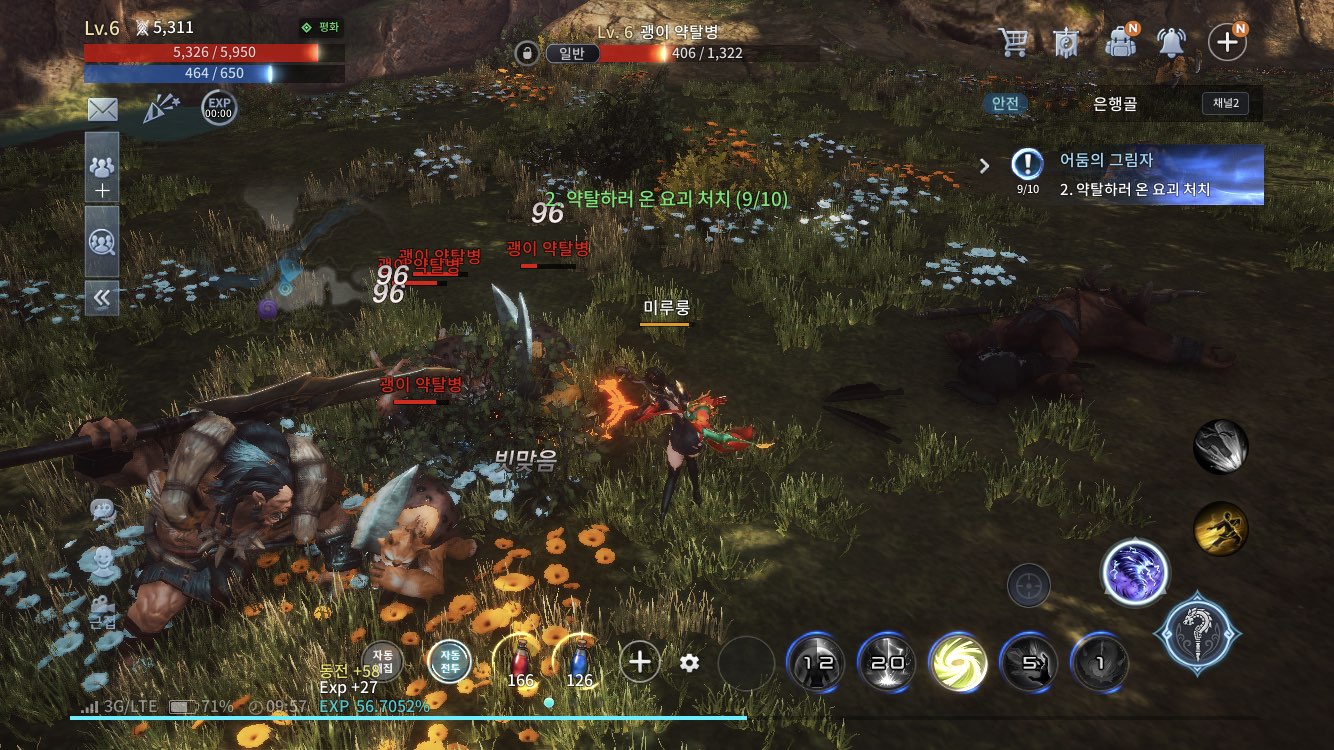1334x750 pixels.
Task: Collapse the left side panel arrows
Action: (102, 297)
